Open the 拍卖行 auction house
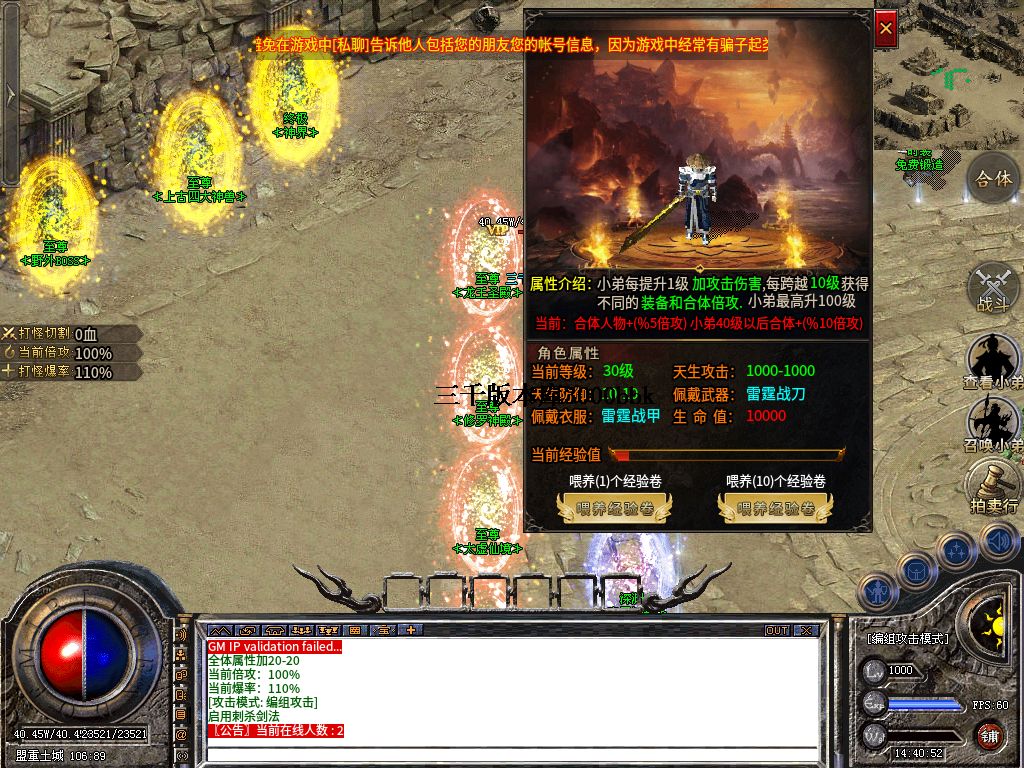 992,487
